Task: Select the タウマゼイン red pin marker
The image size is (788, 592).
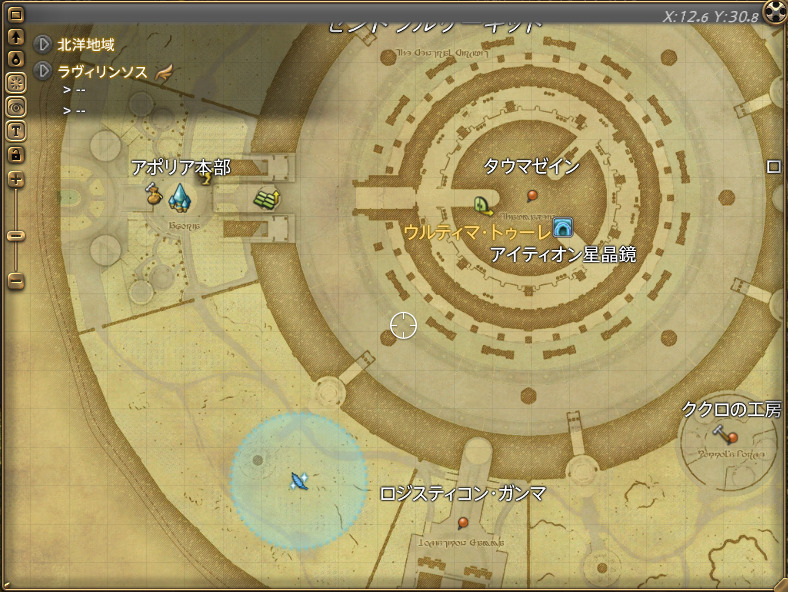Action: [x=532, y=194]
